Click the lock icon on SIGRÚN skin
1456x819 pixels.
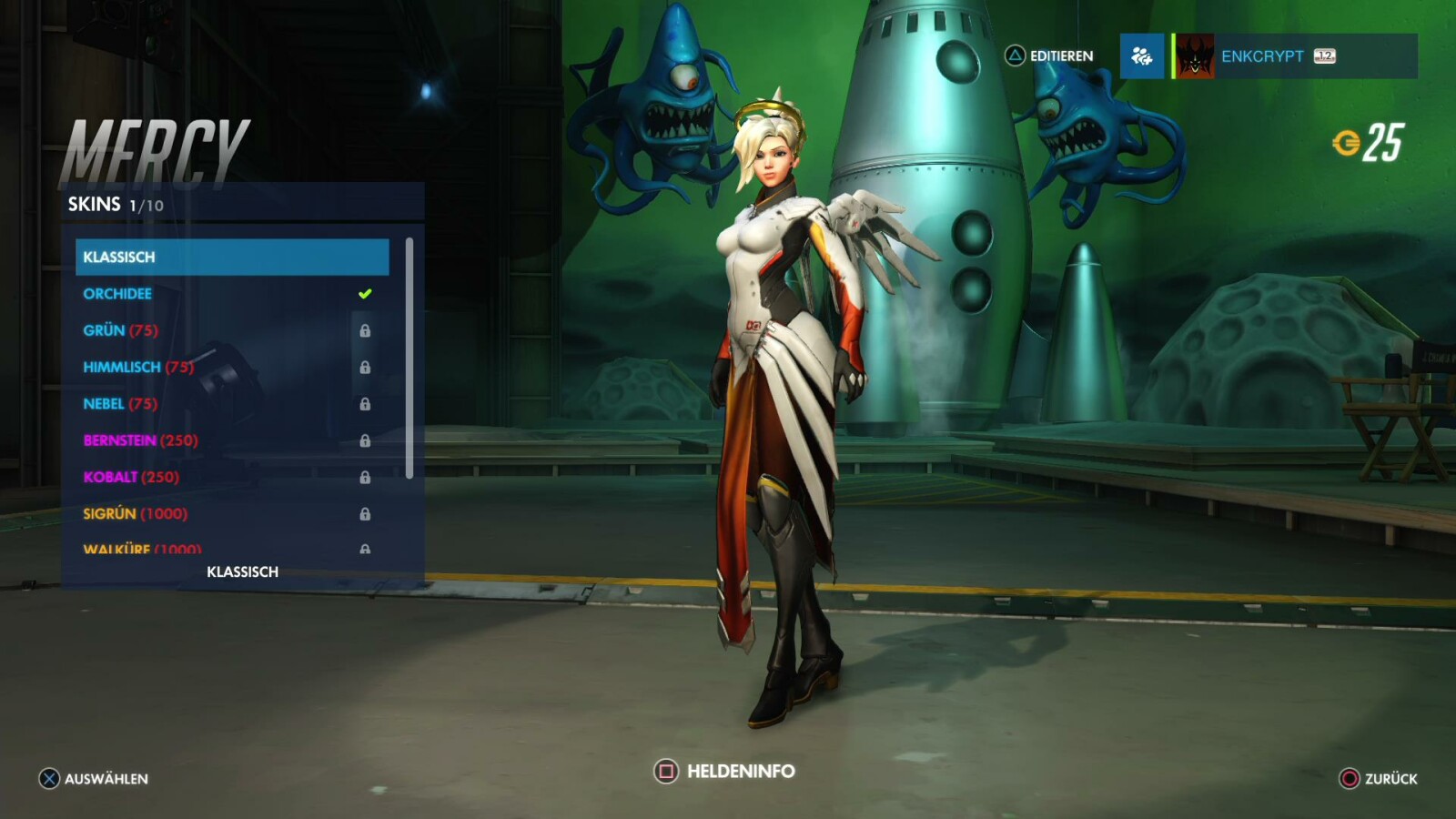368,513
